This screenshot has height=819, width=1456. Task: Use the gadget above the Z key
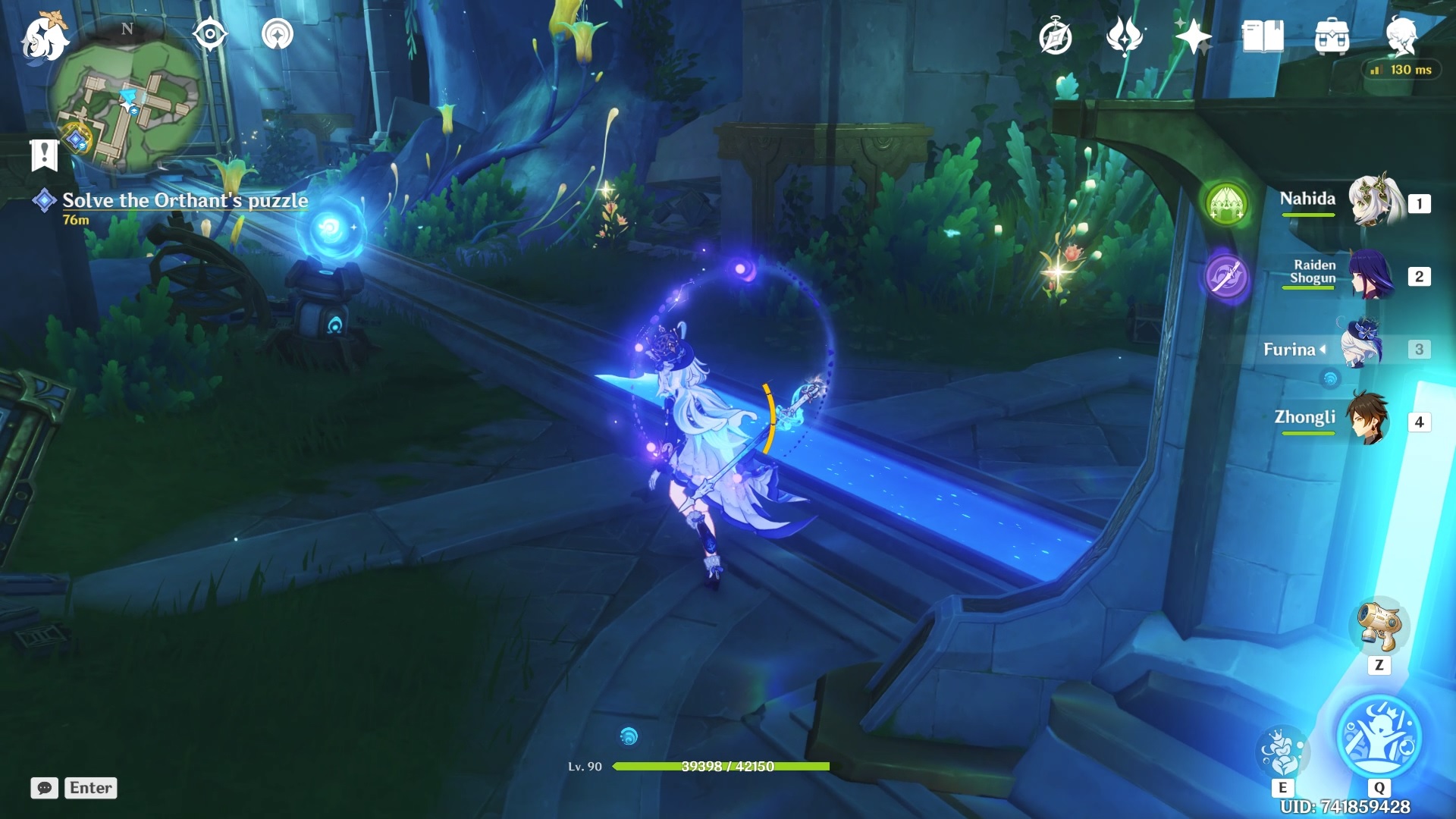click(1379, 627)
